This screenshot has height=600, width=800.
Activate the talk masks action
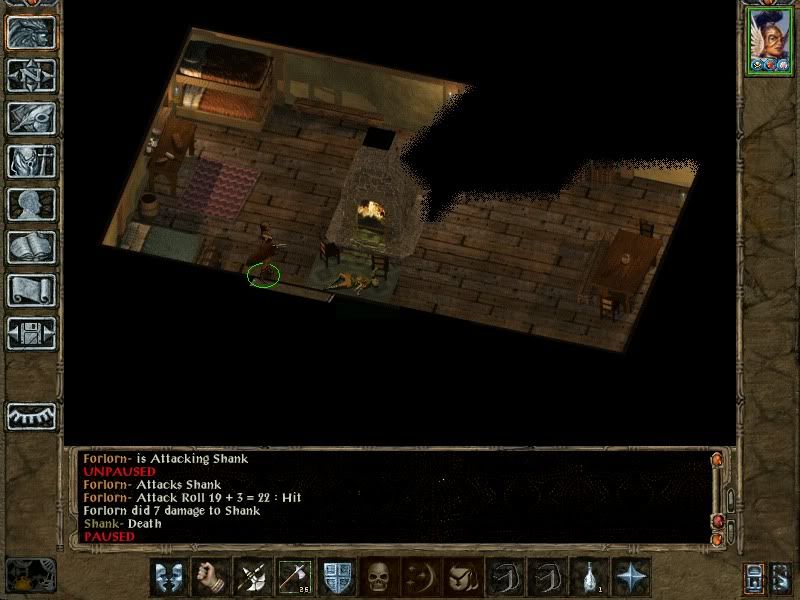[x=168, y=577]
